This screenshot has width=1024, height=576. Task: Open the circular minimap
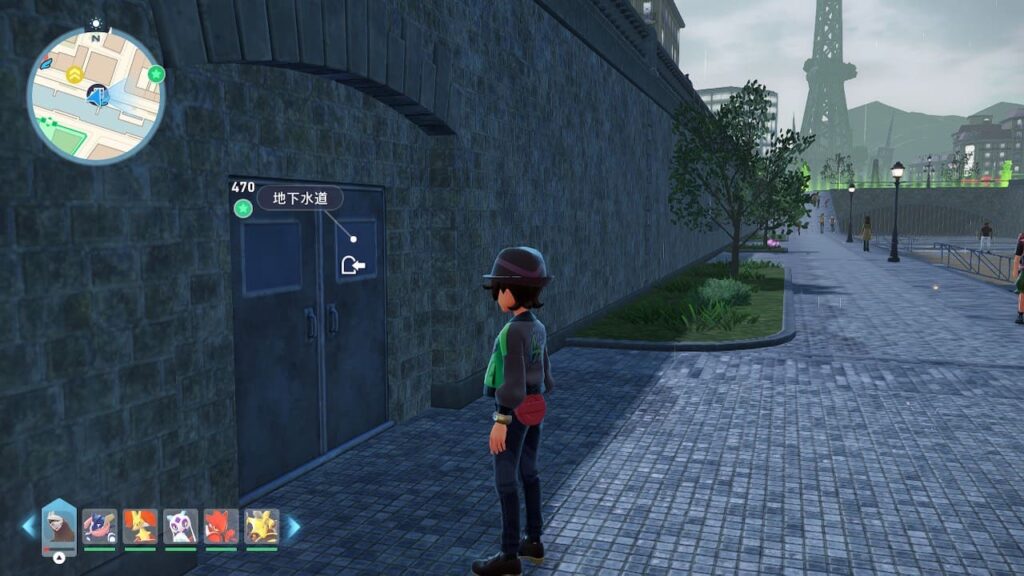(x=96, y=95)
